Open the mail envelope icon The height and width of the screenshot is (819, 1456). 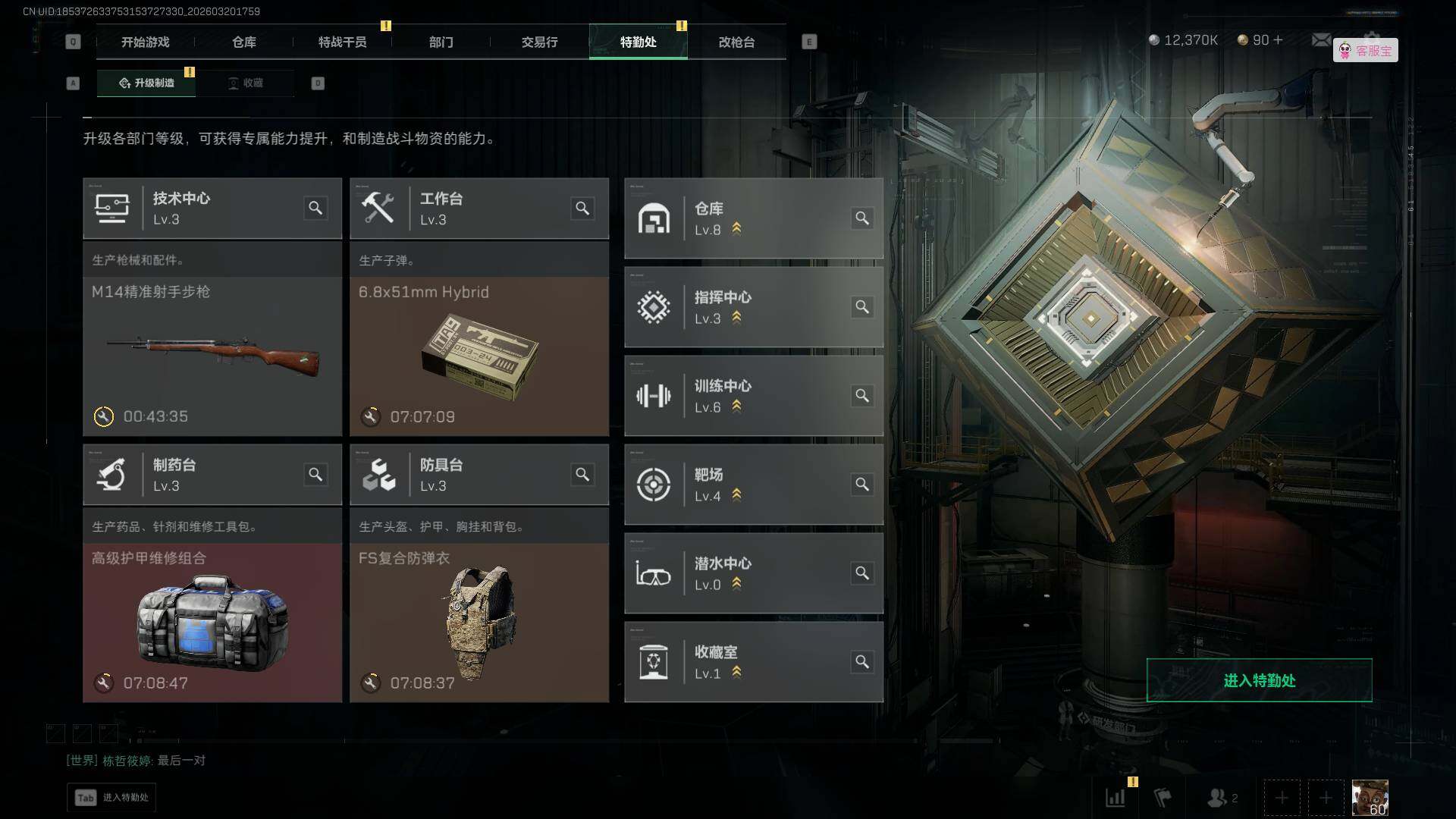[1321, 39]
